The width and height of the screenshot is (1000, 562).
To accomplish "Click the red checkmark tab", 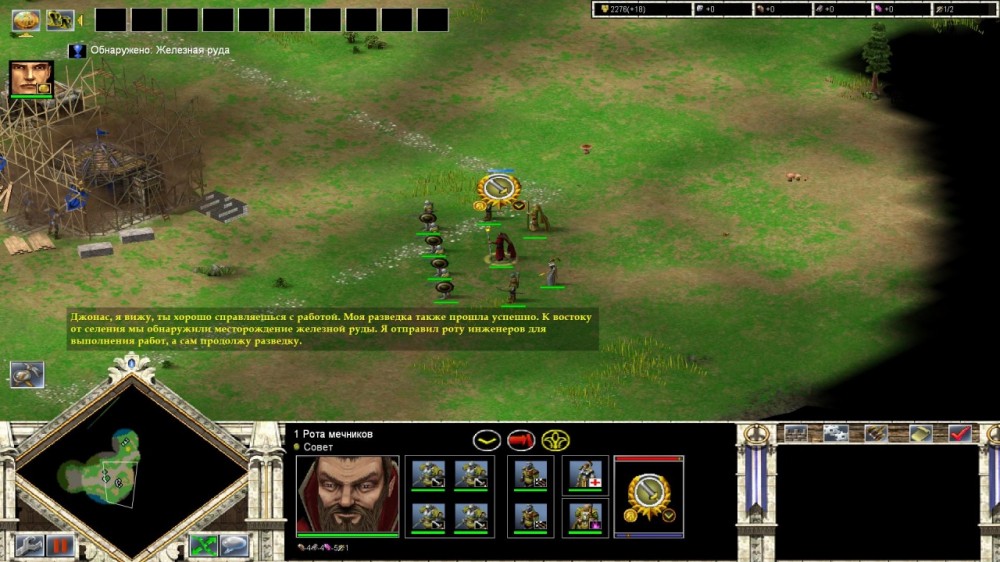I will [960, 433].
